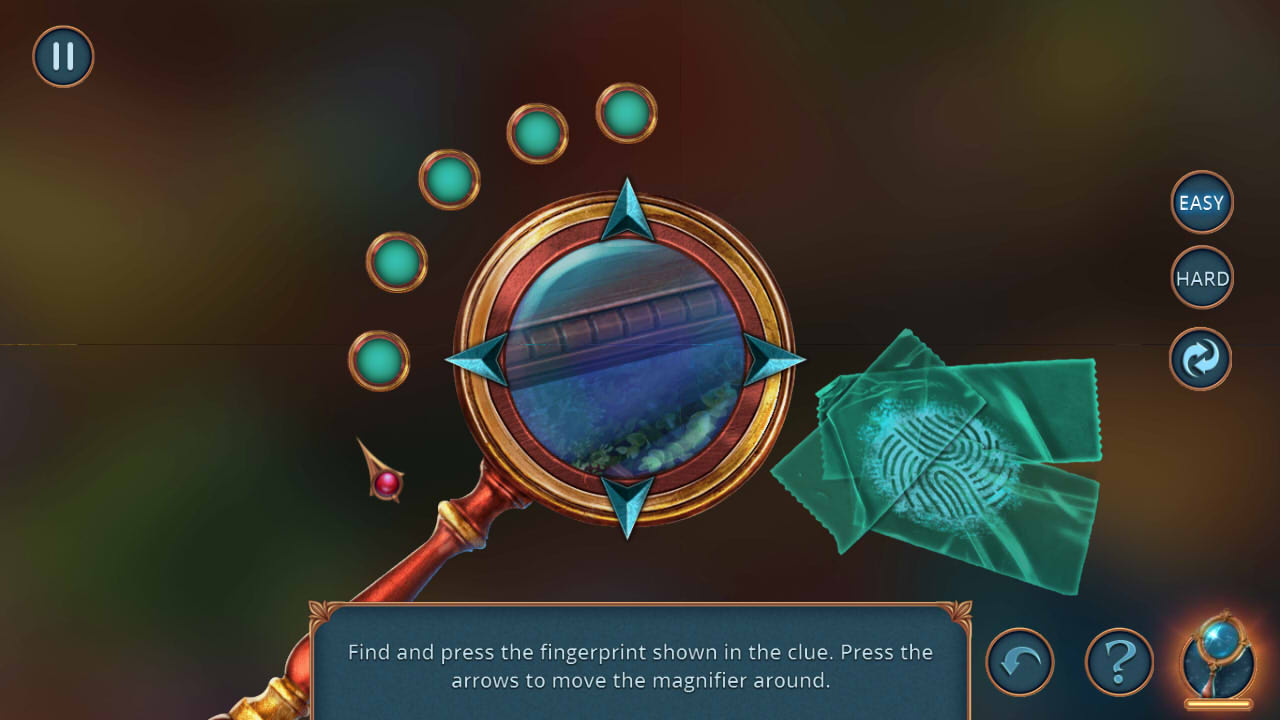The width and height of the screenshot is (1280, 720).
Task: Reset the puzzle with the restart icon
Action: (1199, 358)
